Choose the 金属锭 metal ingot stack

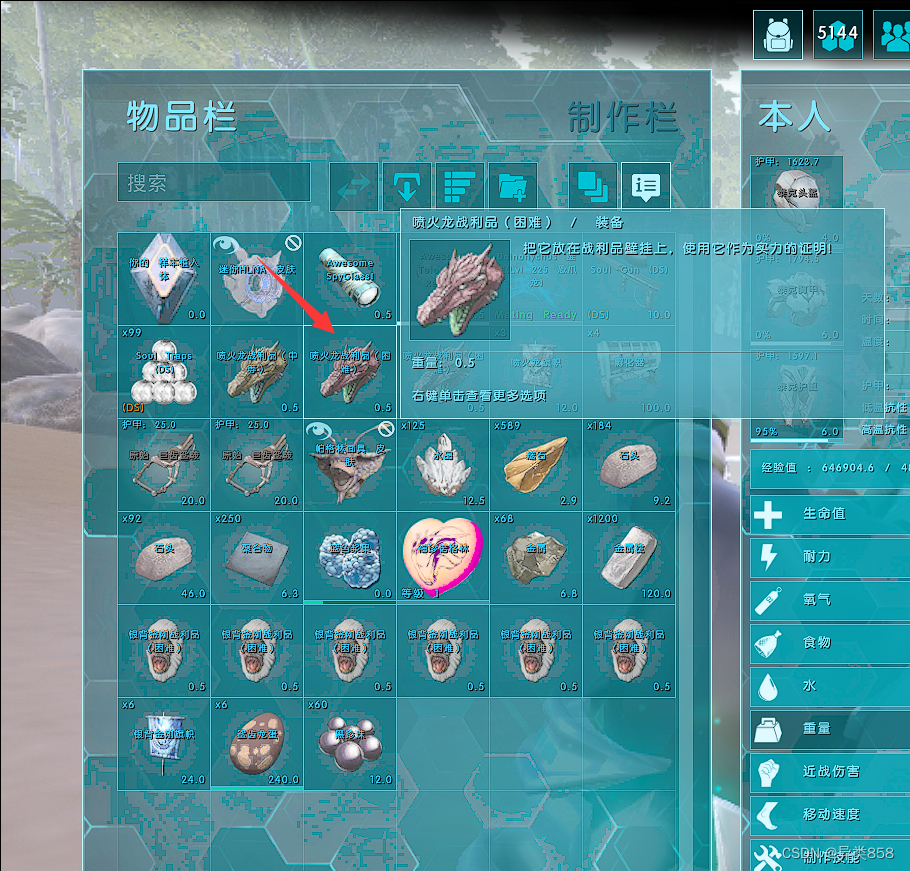point(629,558)
